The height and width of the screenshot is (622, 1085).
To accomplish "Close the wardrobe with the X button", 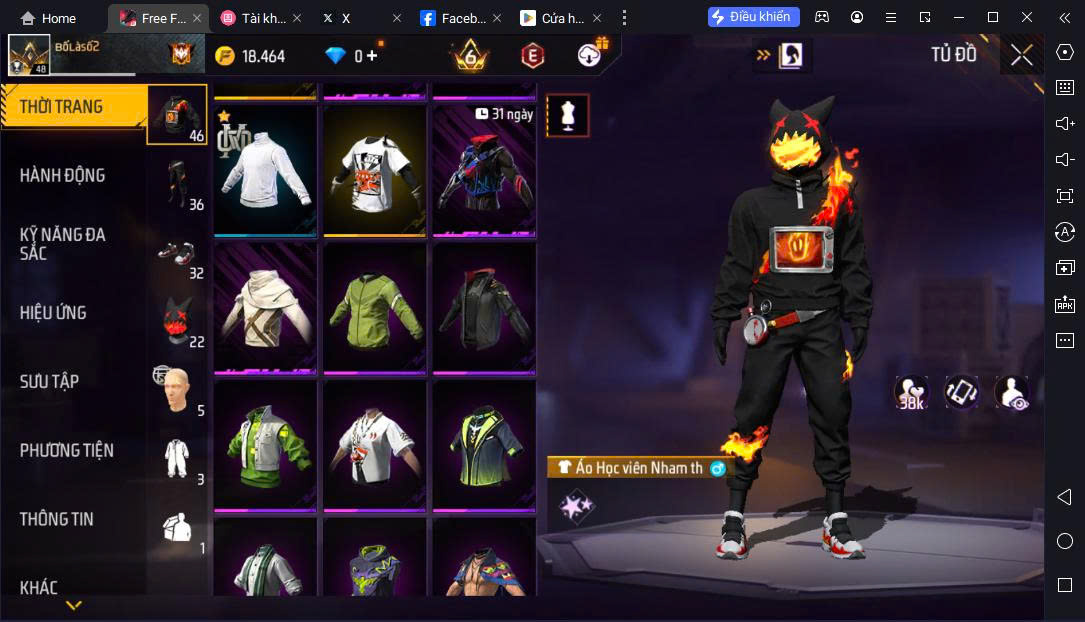I will [1021, 55].
